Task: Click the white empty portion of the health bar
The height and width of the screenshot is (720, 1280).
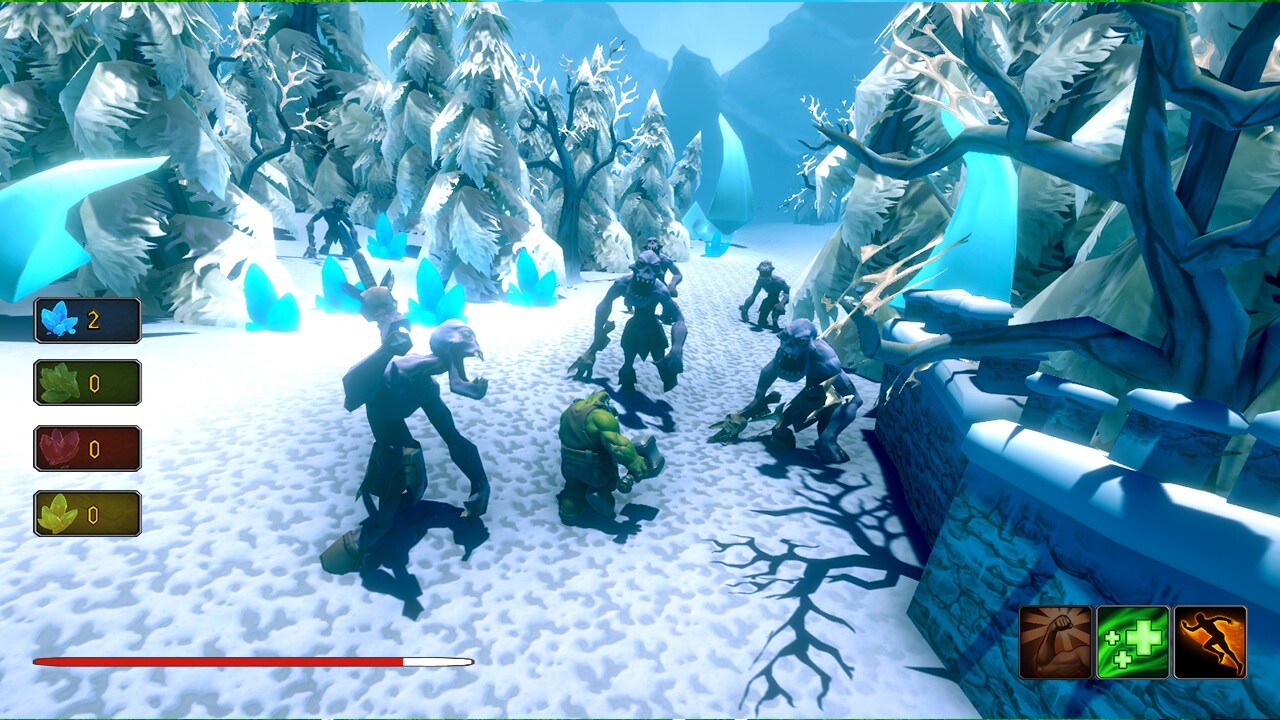Action: pyautogui.click(x=435, y=660)
